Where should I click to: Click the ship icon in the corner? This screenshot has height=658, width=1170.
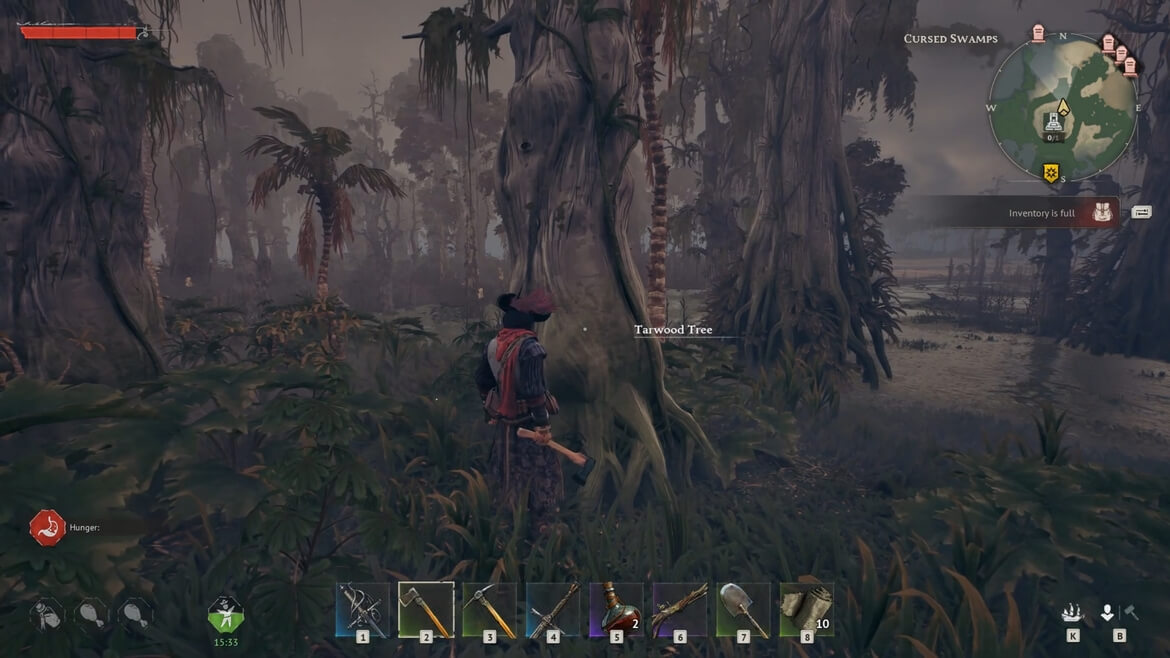tap(1072, 613)
